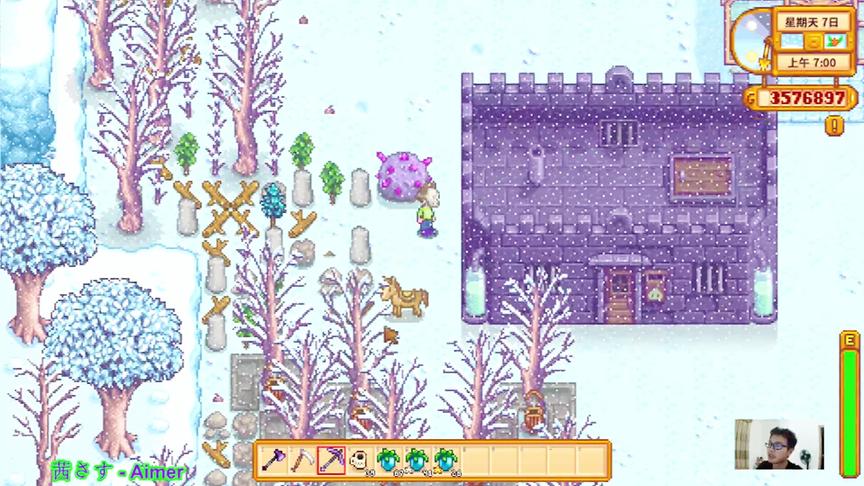The width and height of the screenshot is (864, 486).
Task: Select the scythe in the hotbar
Action: pyautogui.click(x=302, y=461)
